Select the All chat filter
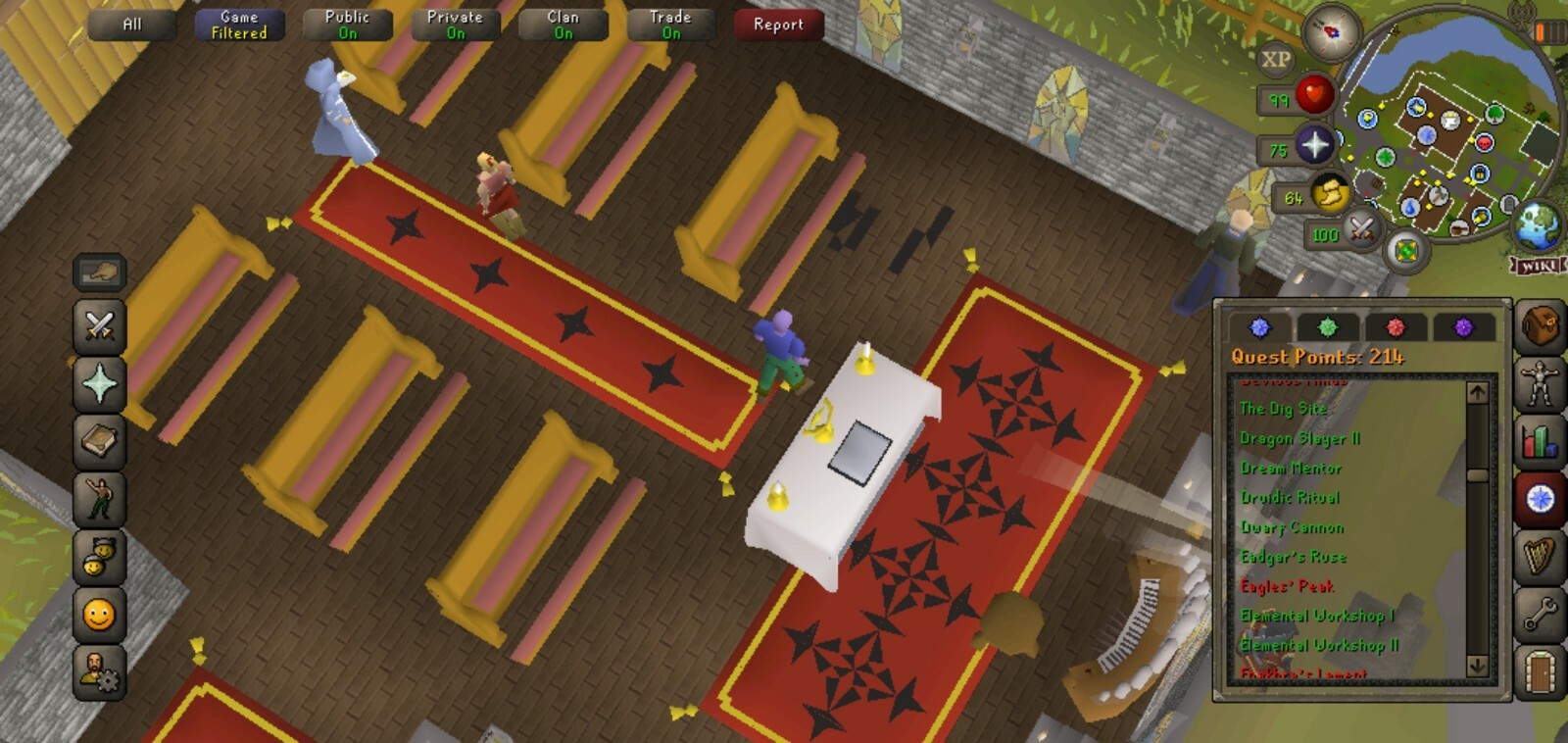Viewport: 1568px width, 743px height. (x=132, y=25)
